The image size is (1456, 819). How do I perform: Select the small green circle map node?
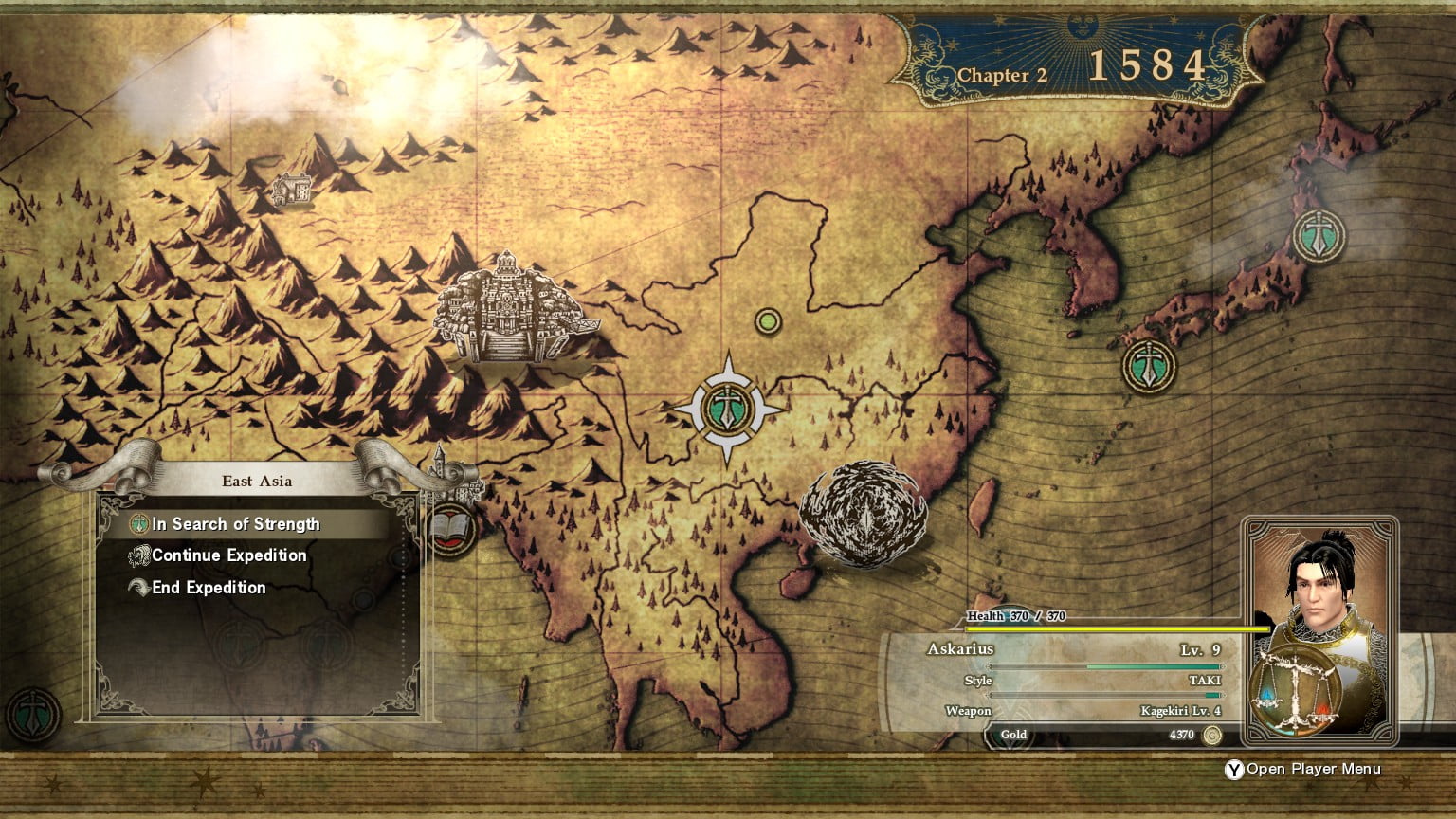point(768,322)
